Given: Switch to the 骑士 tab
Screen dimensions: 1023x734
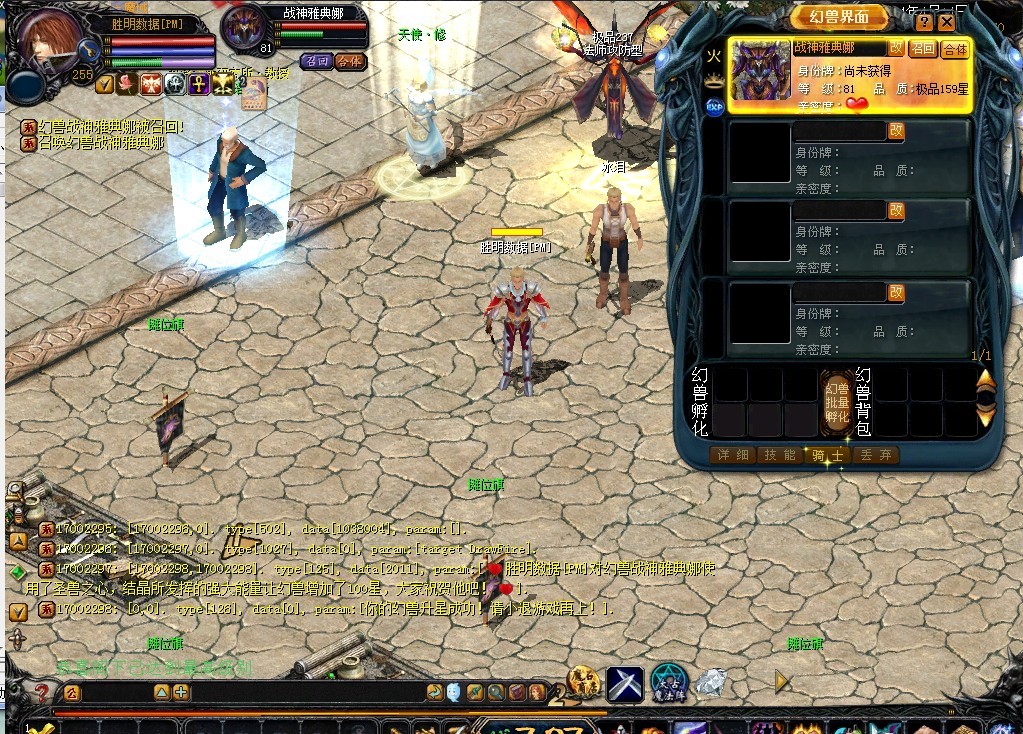Looking at the screenshot, I should [x=827, y=455].
